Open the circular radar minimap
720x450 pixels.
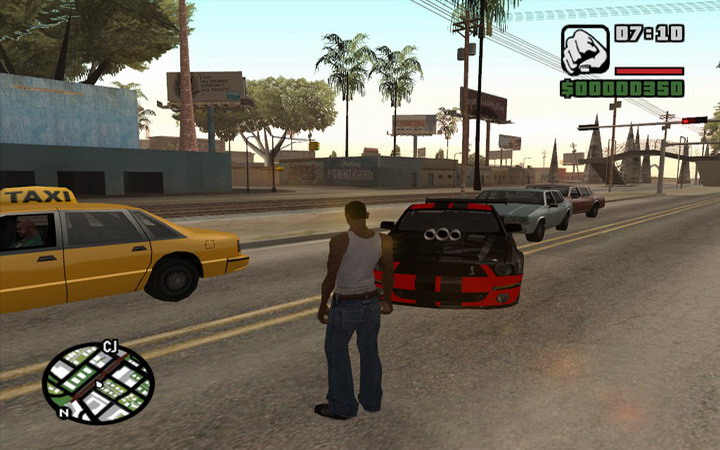click(x=98, y=383)
